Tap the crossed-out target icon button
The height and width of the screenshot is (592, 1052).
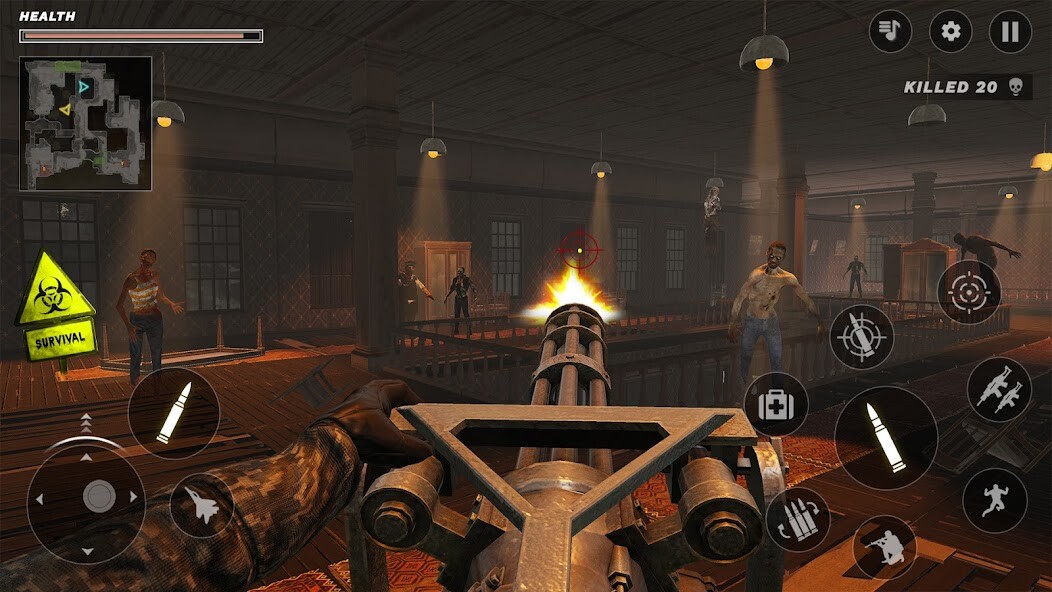pyautogui.click(x=862, y=337)
